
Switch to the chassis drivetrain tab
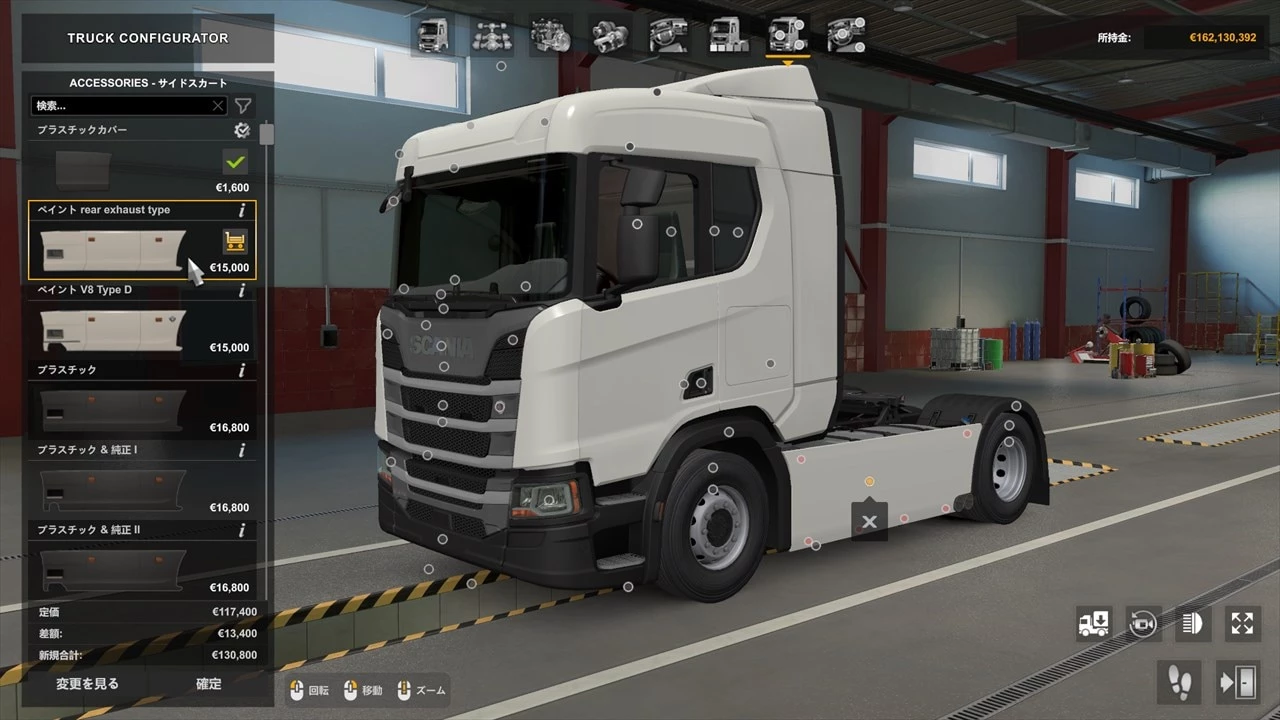tap(491, 35)
